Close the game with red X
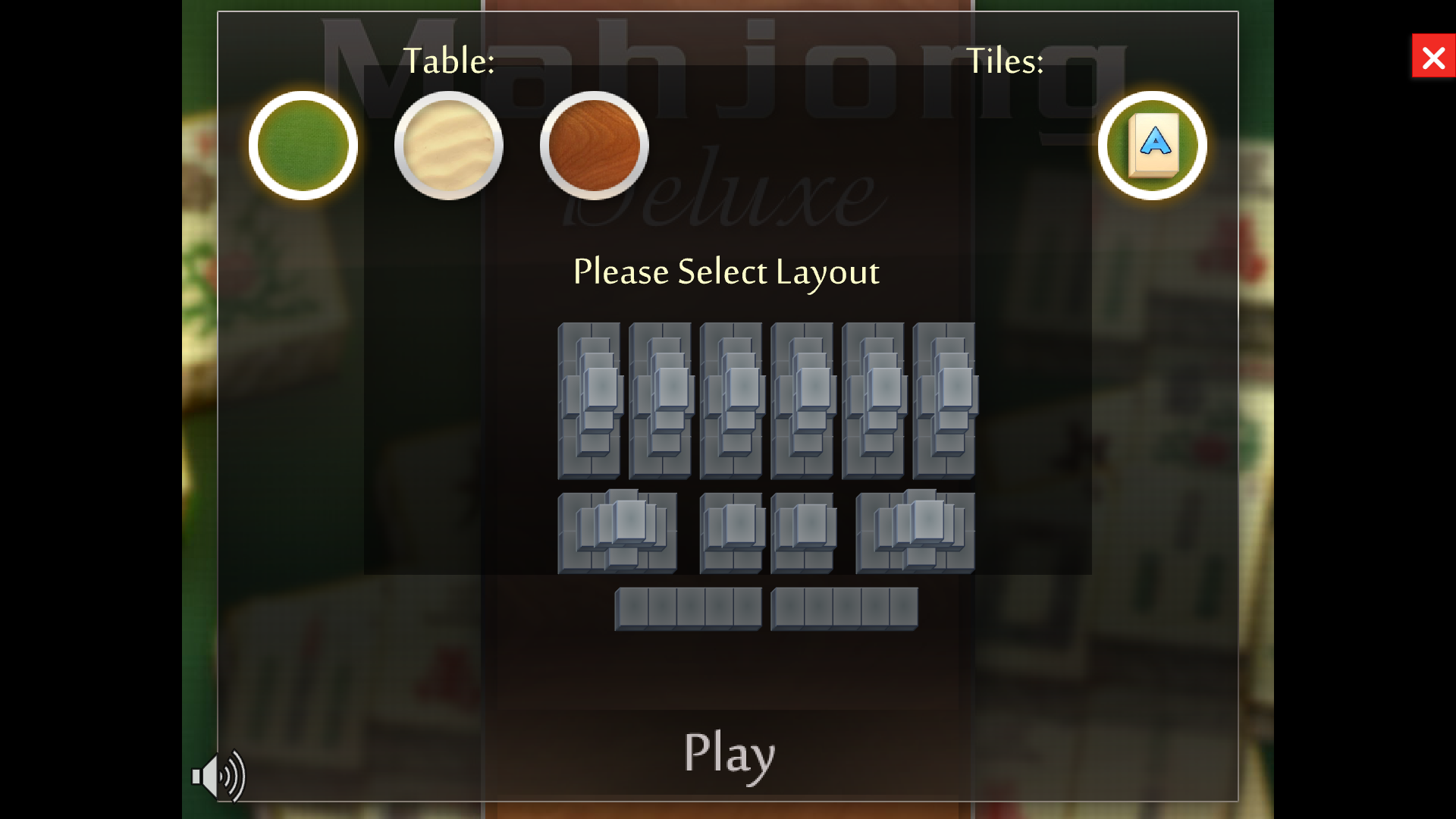1456x819 pixels. pos(1432,56)
